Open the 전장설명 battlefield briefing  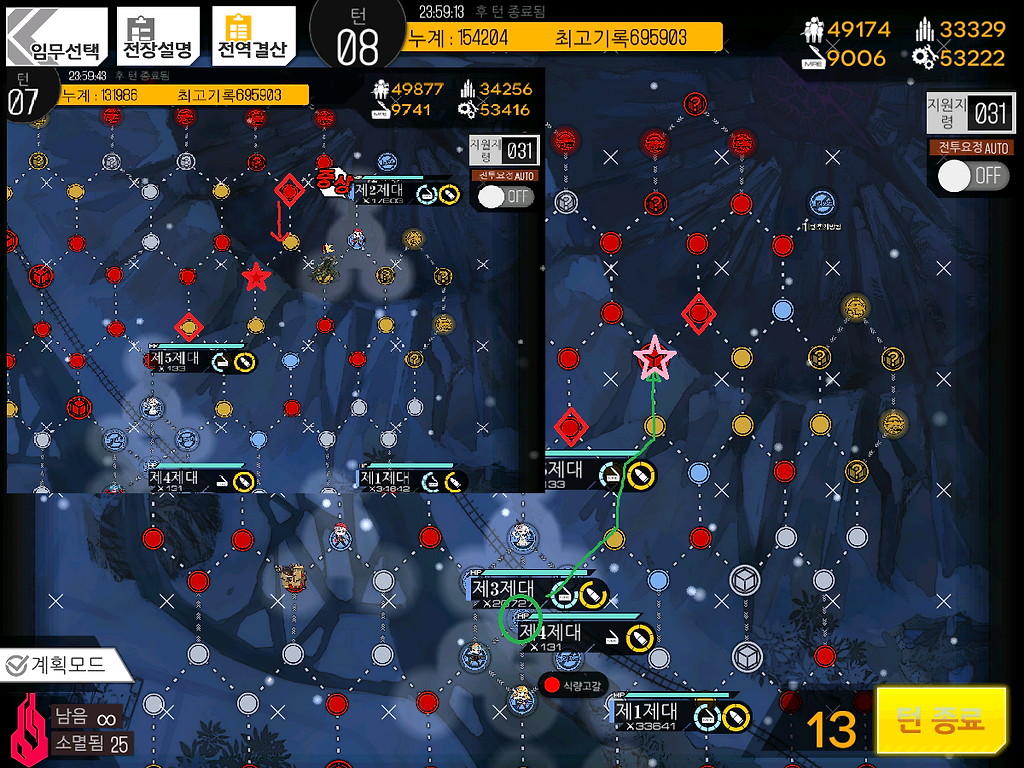(157, 38)
